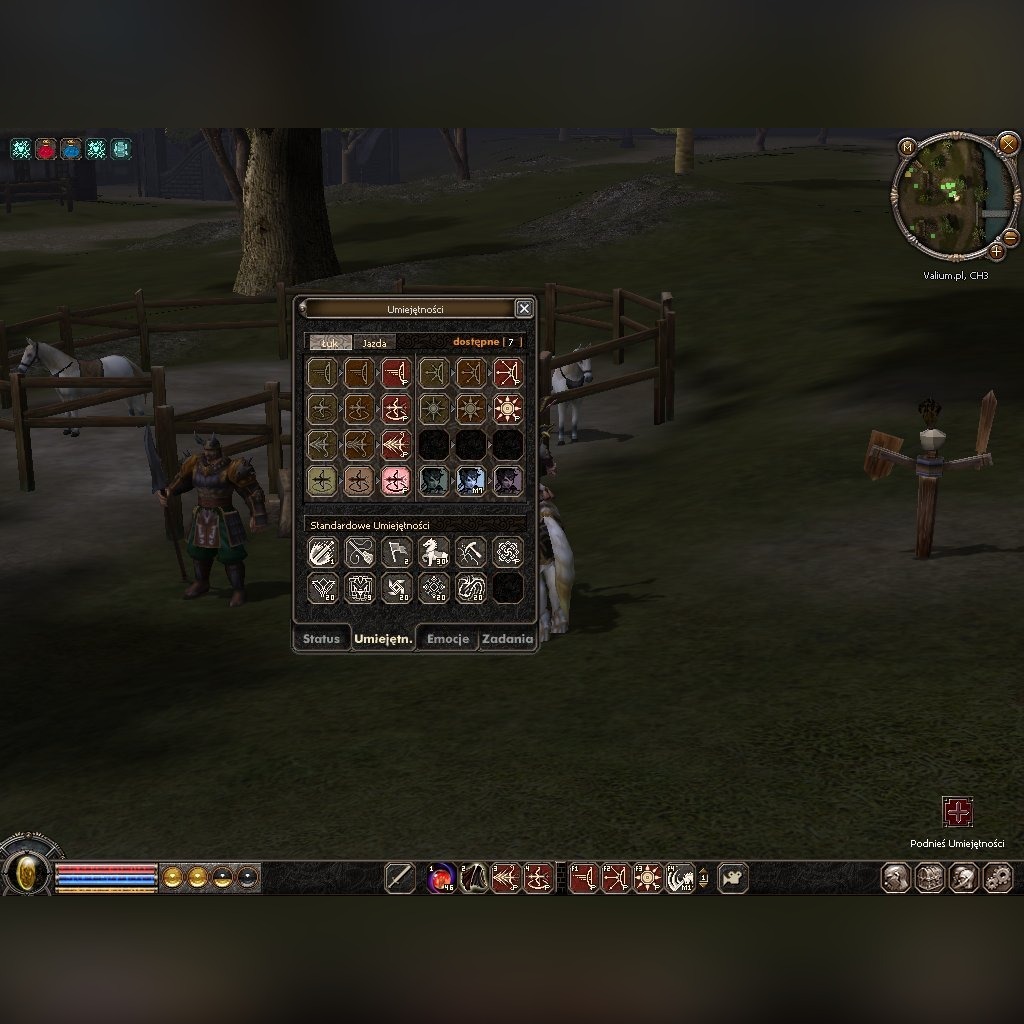This screenshot has width=1024, height=1024.
Task: Switch to the Emocje tab
Action: 447,639
